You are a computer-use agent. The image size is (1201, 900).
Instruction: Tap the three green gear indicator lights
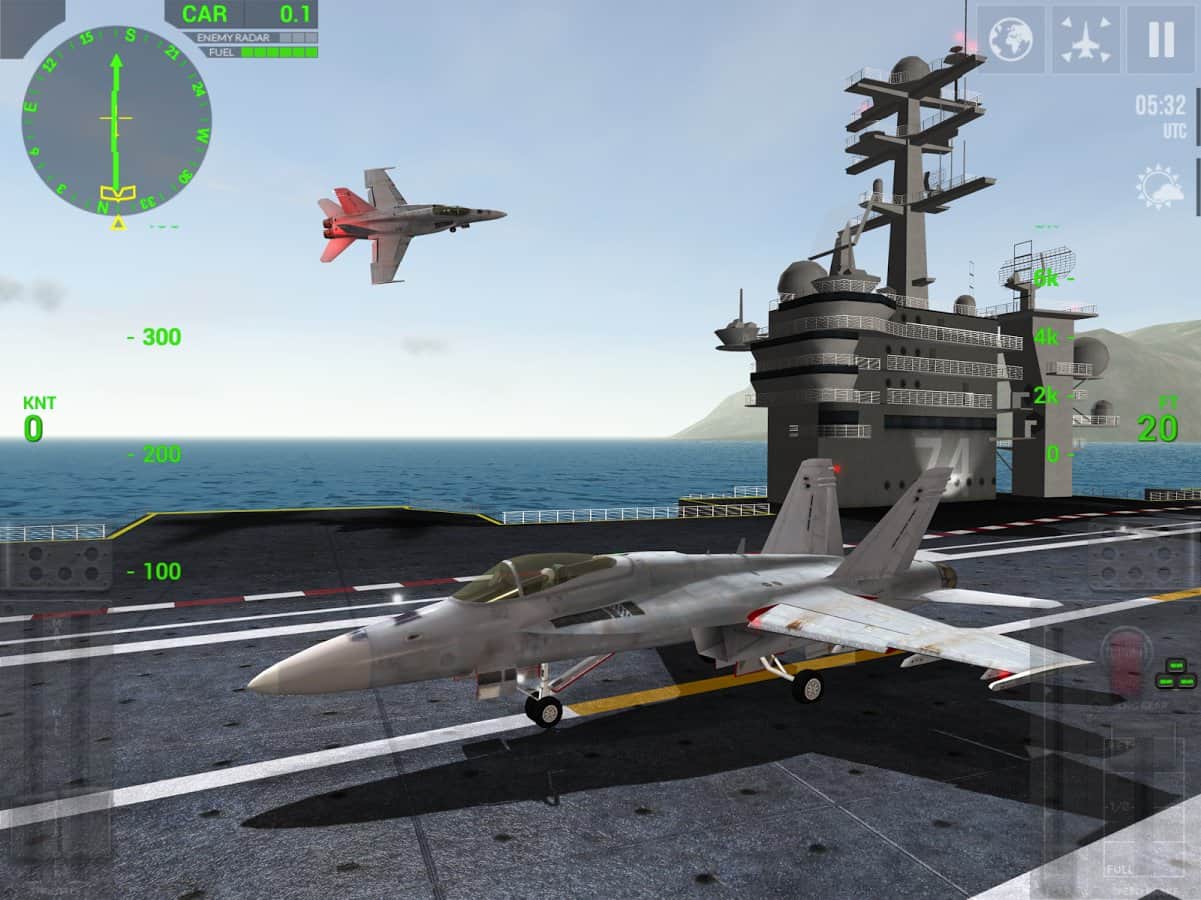pyautogui.click(x=1175, y=675)
